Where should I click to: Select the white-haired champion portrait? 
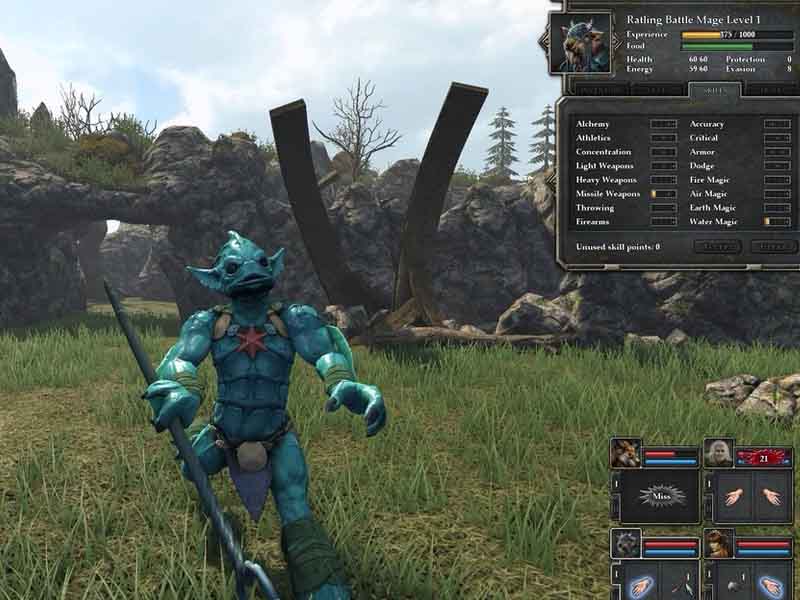click(x=718, y=454)
